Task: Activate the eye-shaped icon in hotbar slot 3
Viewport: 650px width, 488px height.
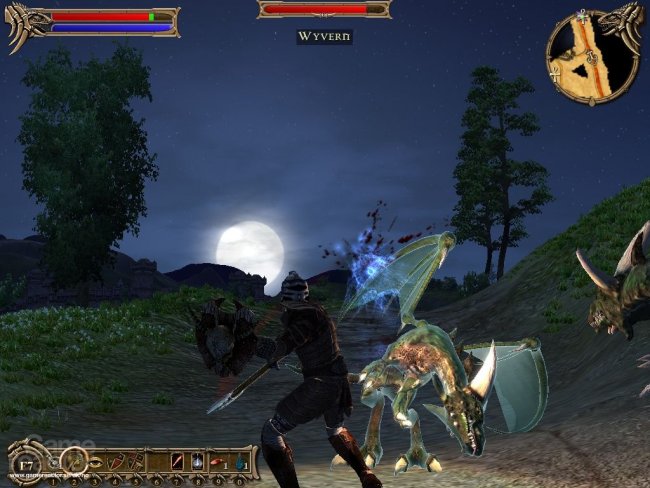Action: tap(94, 462)
